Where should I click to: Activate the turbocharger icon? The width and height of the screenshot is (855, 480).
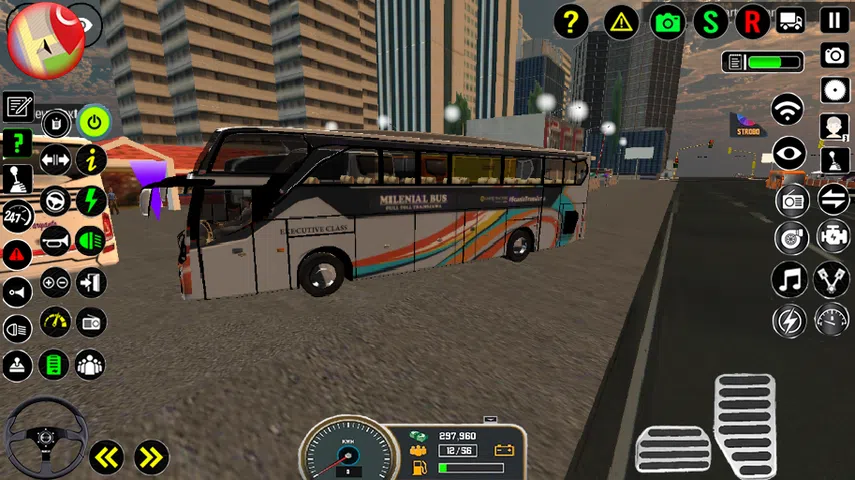tap(789, 238)
